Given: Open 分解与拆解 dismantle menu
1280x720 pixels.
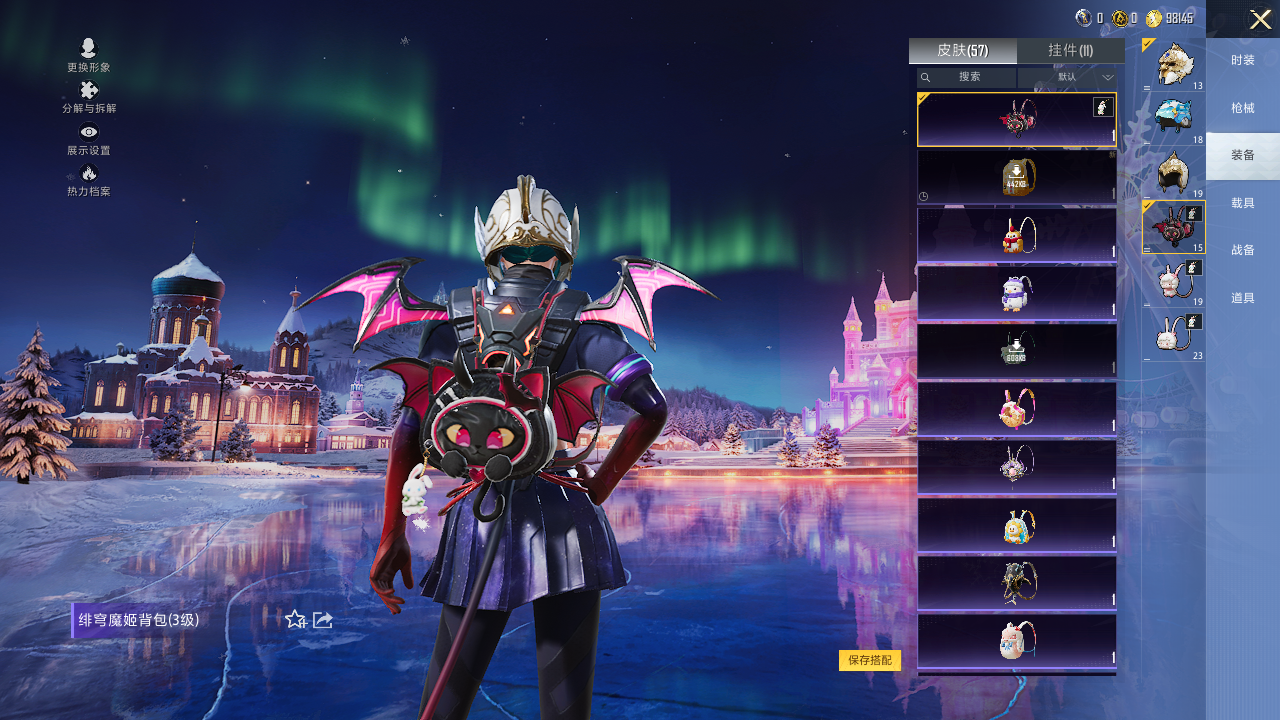Looking at the screenshot, I should tap(89, 96).
